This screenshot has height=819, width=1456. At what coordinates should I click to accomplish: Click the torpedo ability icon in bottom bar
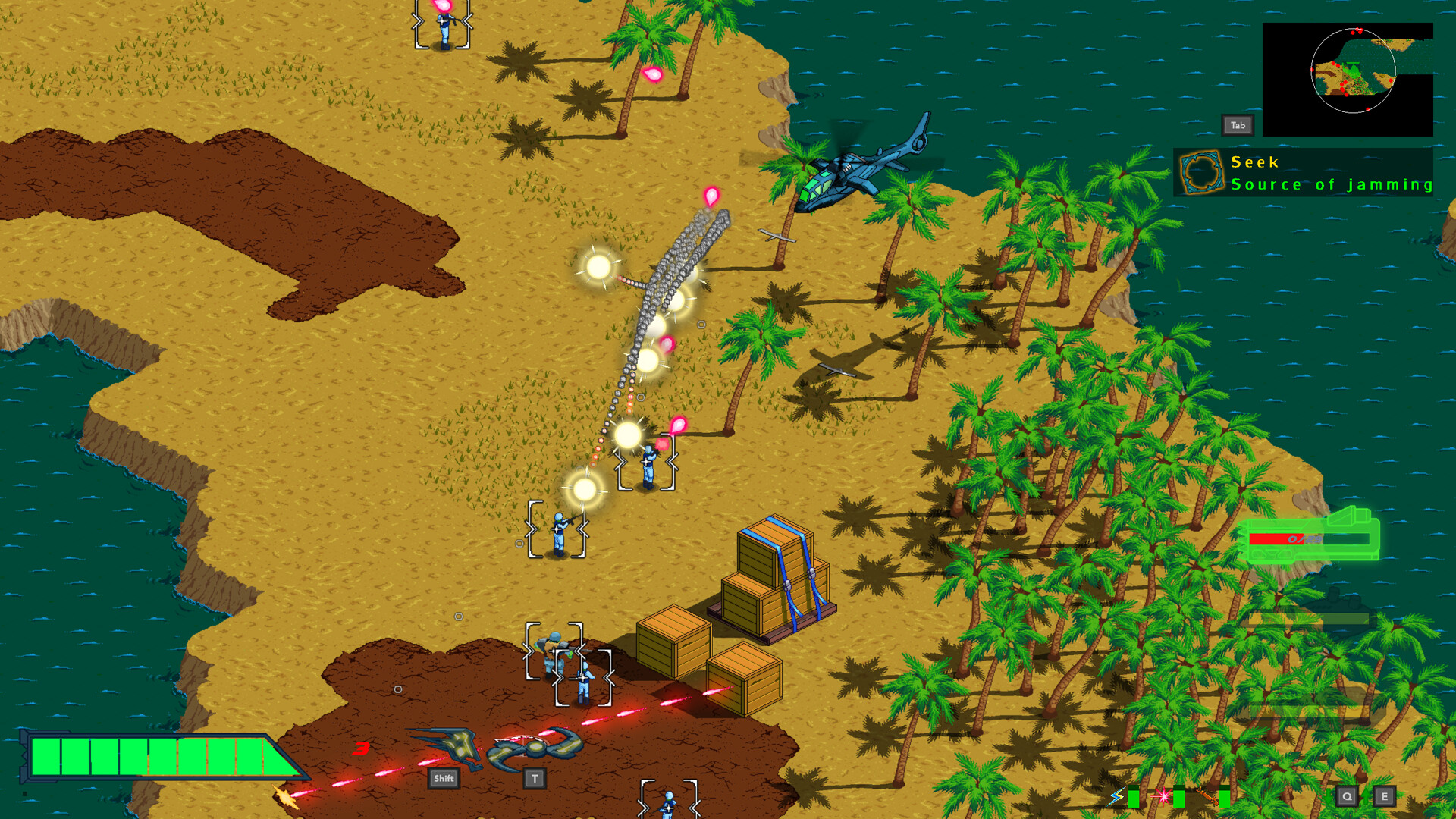click(1207, 796)
